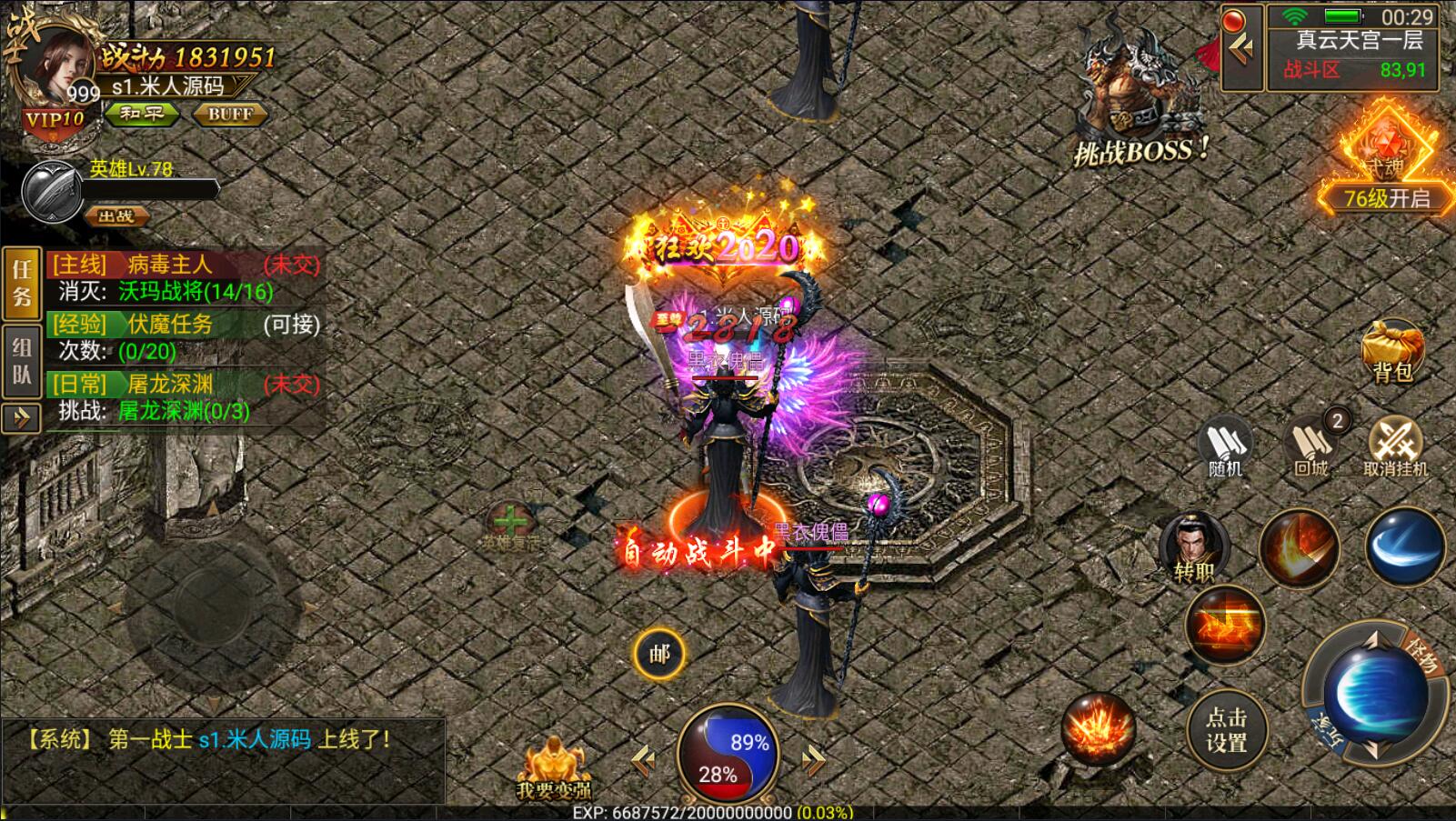
Task: Use the 回城 return-to-town scroll
Action: (1311, 447)
